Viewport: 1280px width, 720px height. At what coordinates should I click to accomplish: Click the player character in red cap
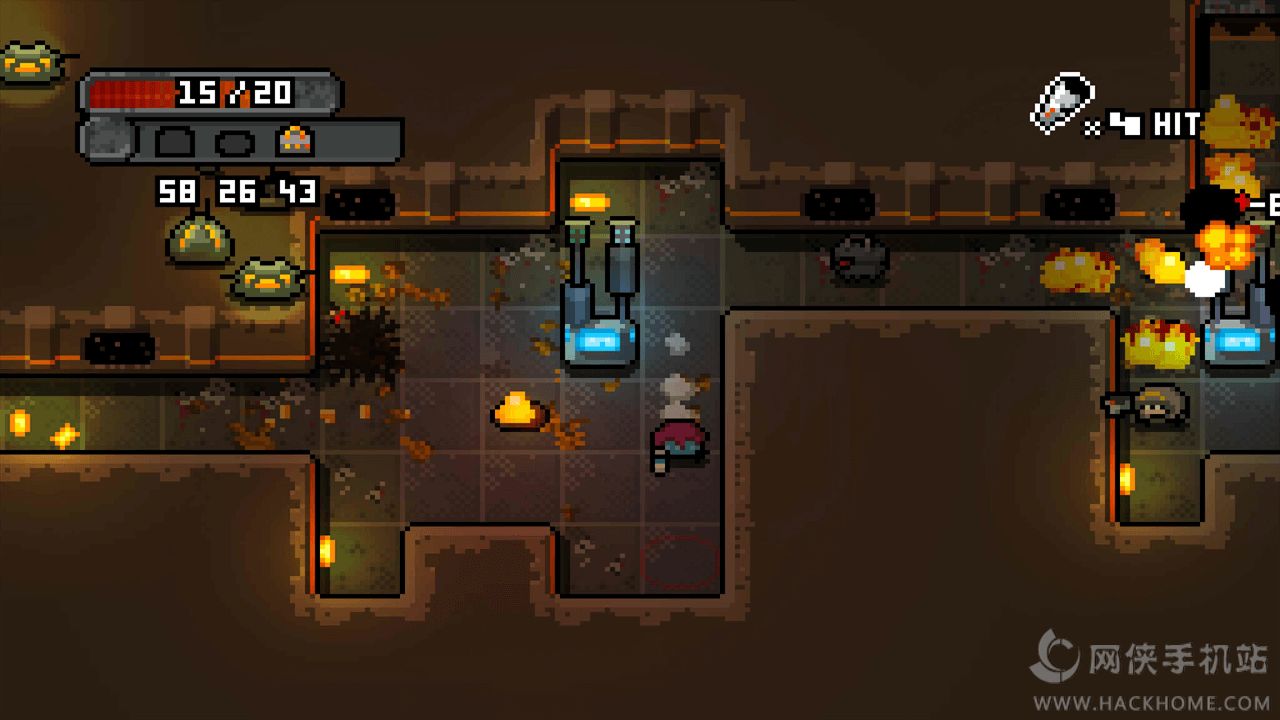coord(678,440)
